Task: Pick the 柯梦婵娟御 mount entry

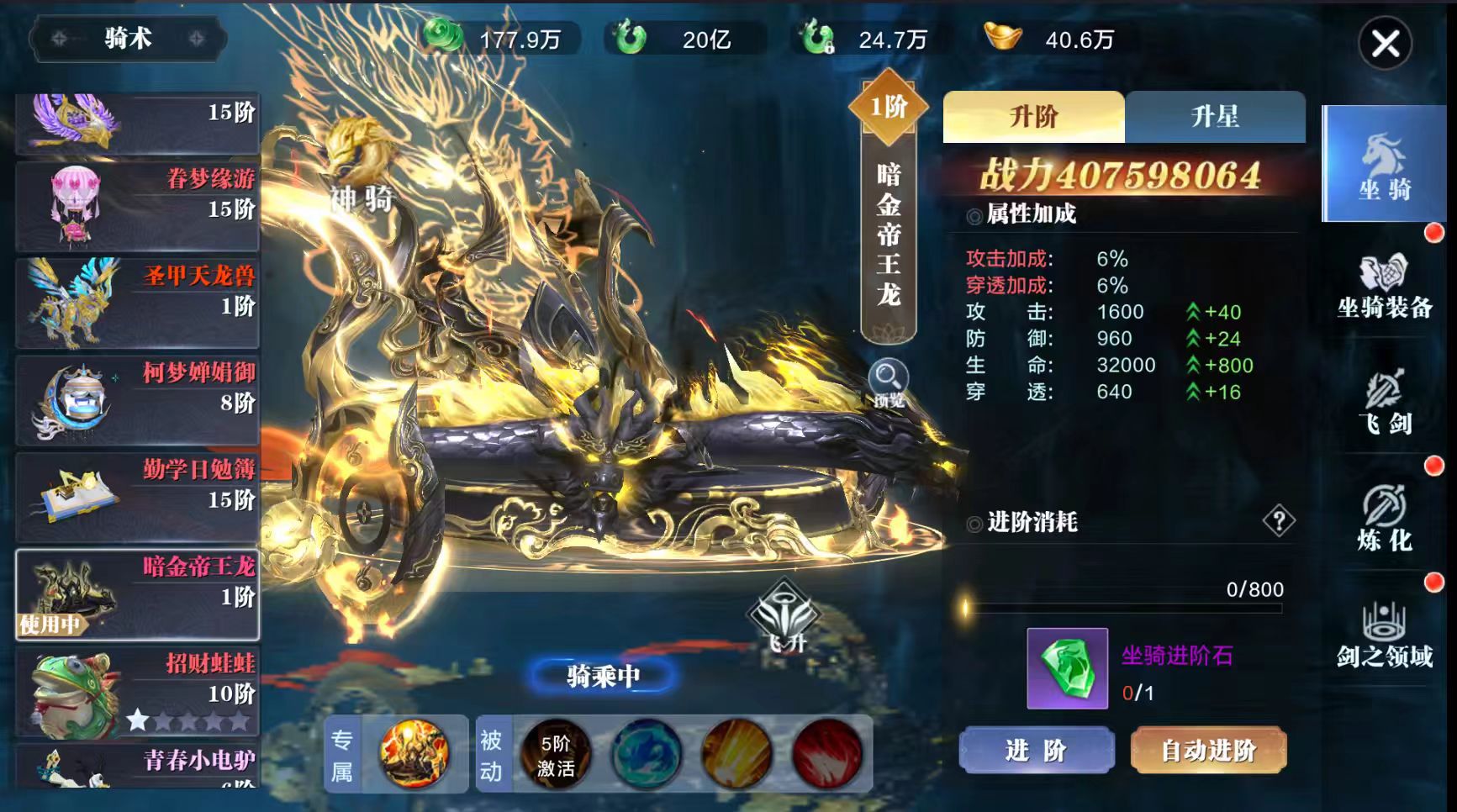Action: [x=138, y=400]
